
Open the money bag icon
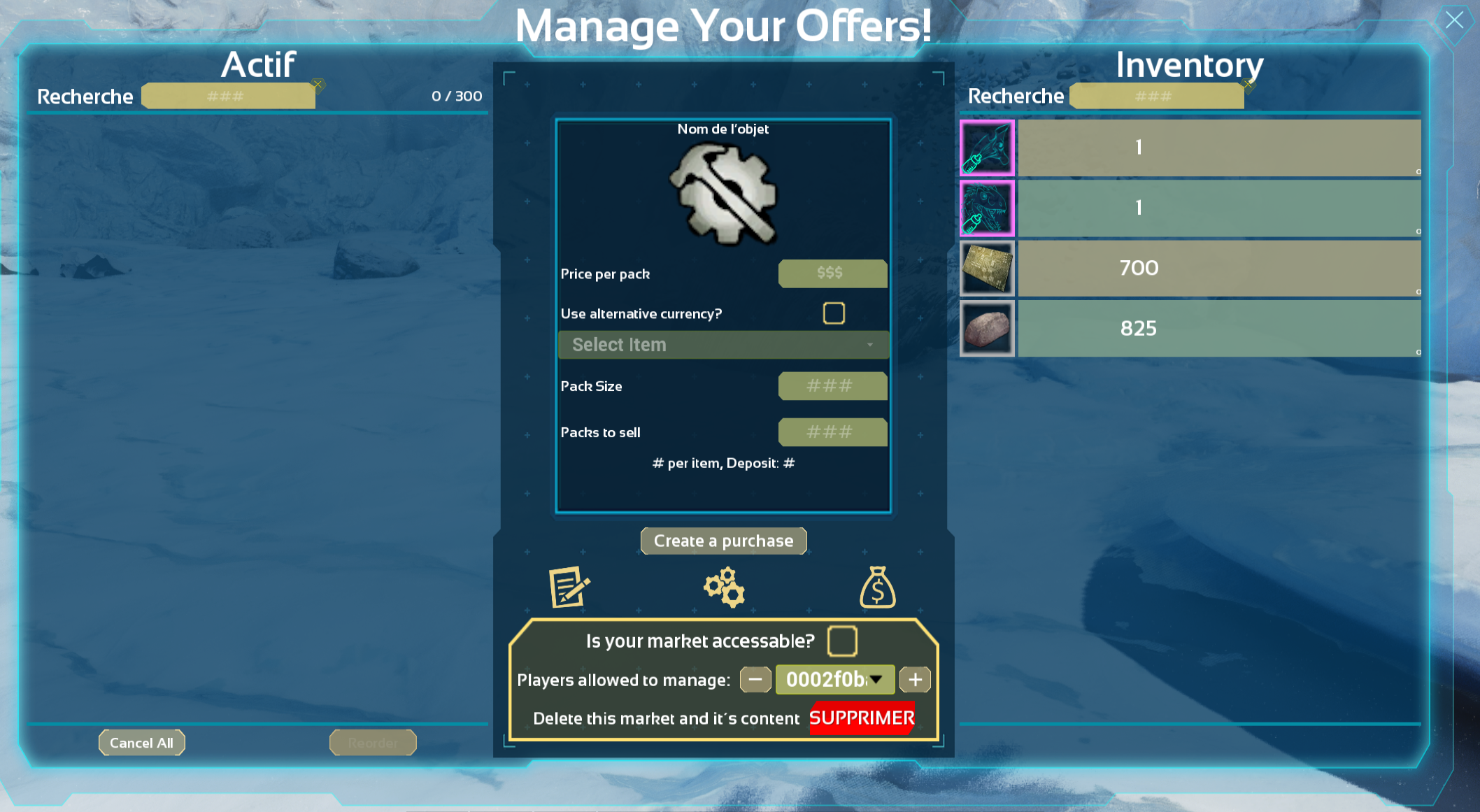878,587
